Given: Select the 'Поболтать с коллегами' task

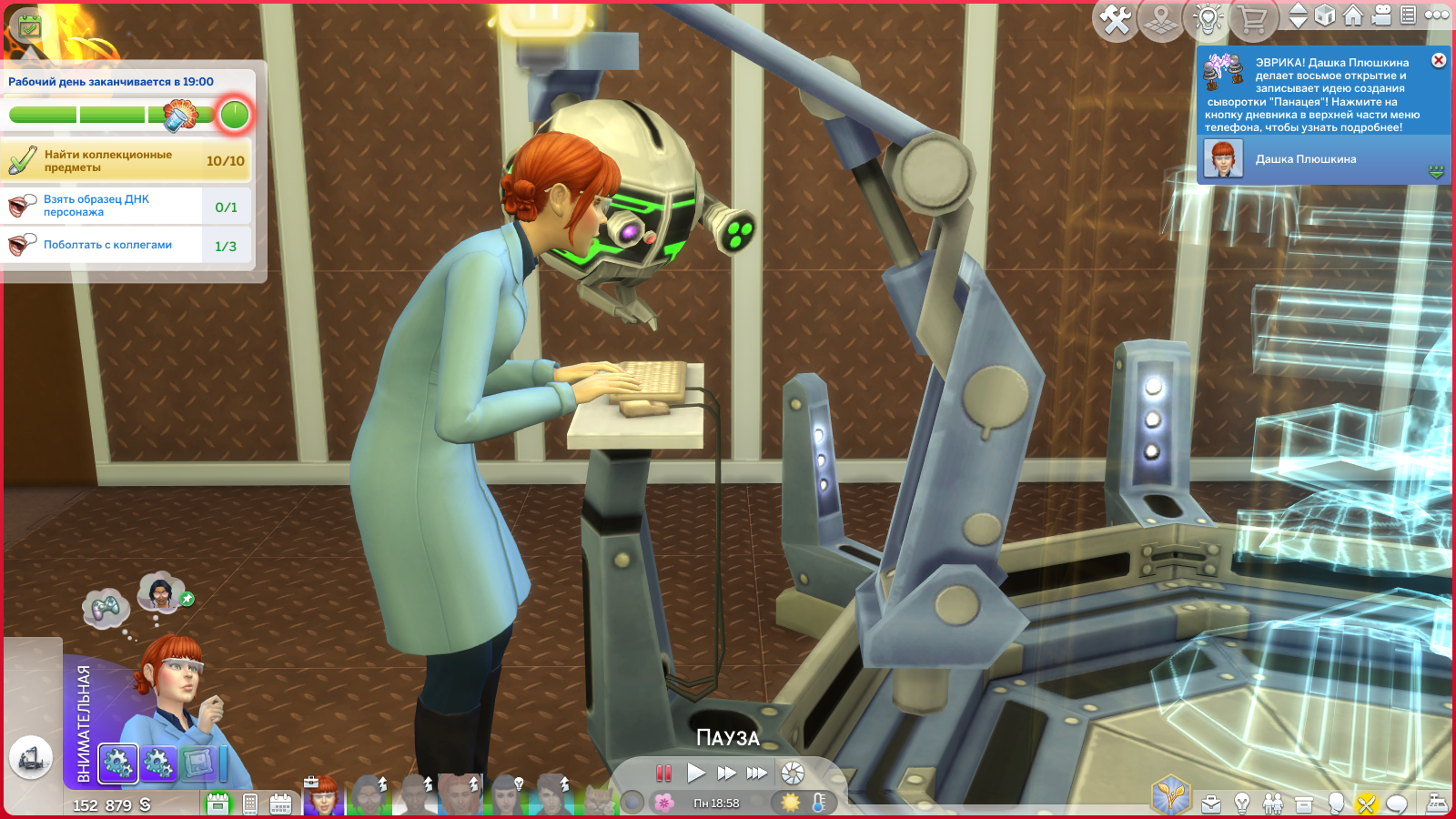Looking at the screenshot, I should pyautogui.click(x=107, y=245).
